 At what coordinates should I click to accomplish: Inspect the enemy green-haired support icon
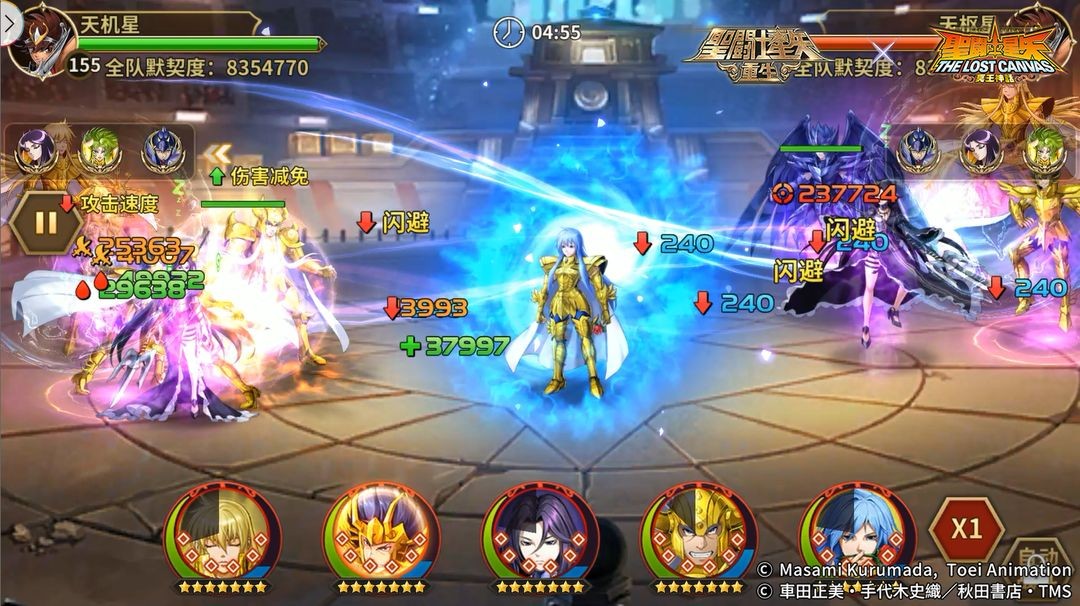(x=1044, y=151)
